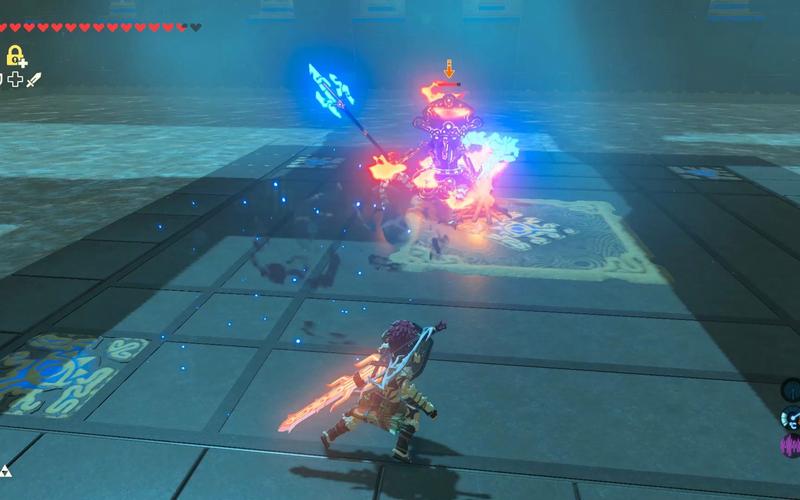Click the white cross D-pad icon

click(x=15, y=79)
